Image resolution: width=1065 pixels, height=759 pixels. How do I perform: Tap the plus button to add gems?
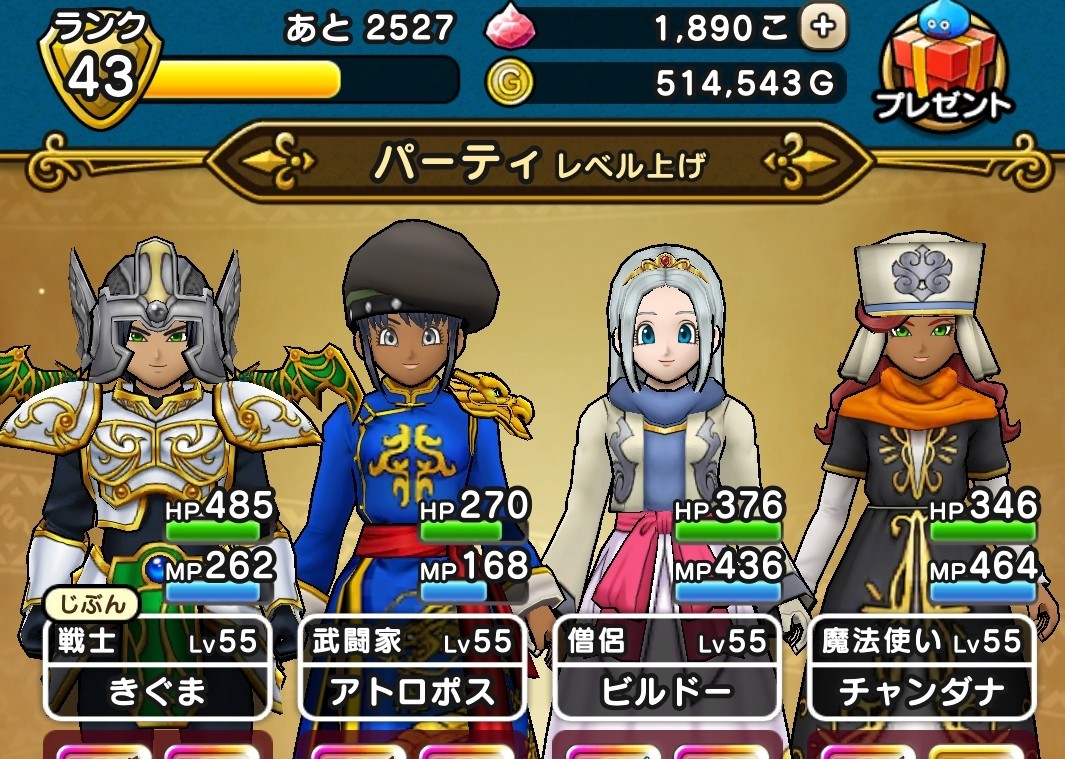pyautogui.click(x=823, y=28)
